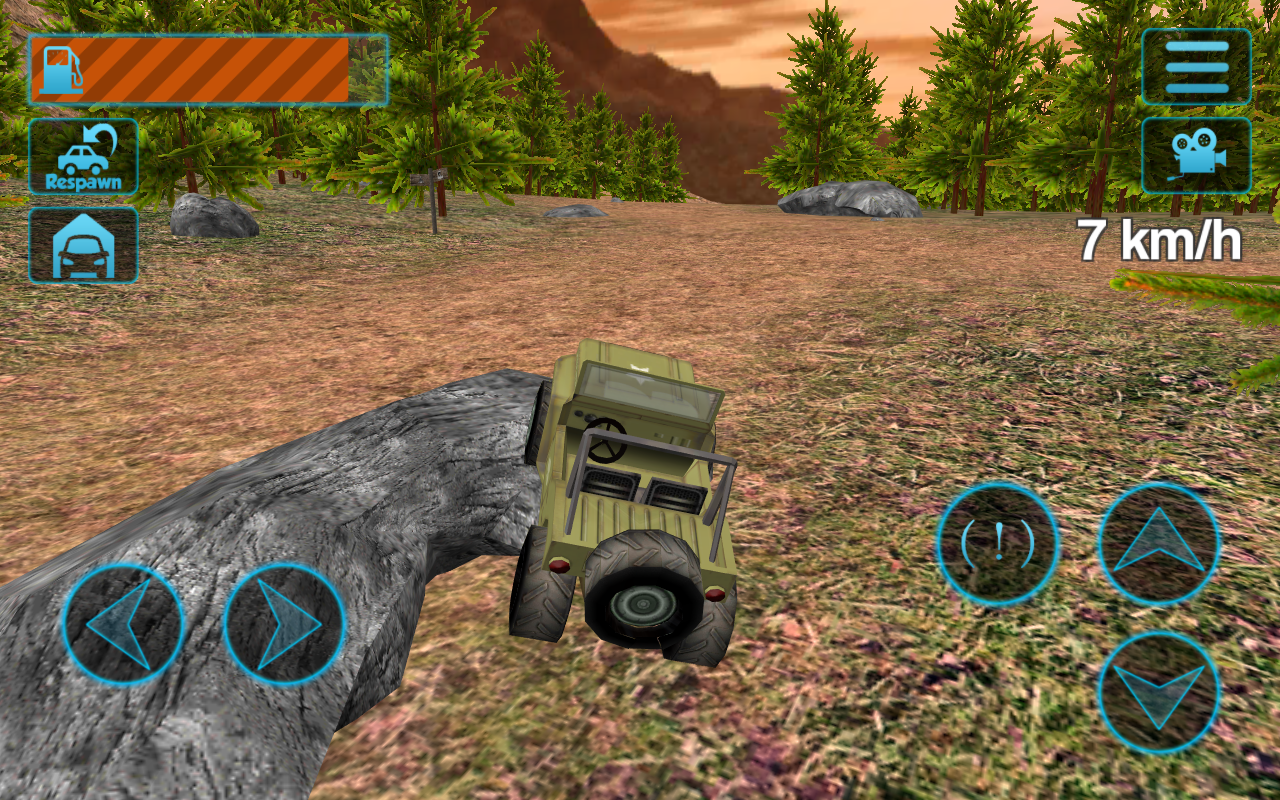Screen dimensions: 1280x800
Task: Enter the garage using the car-in-house icon
Action: [x=83, y=243]
